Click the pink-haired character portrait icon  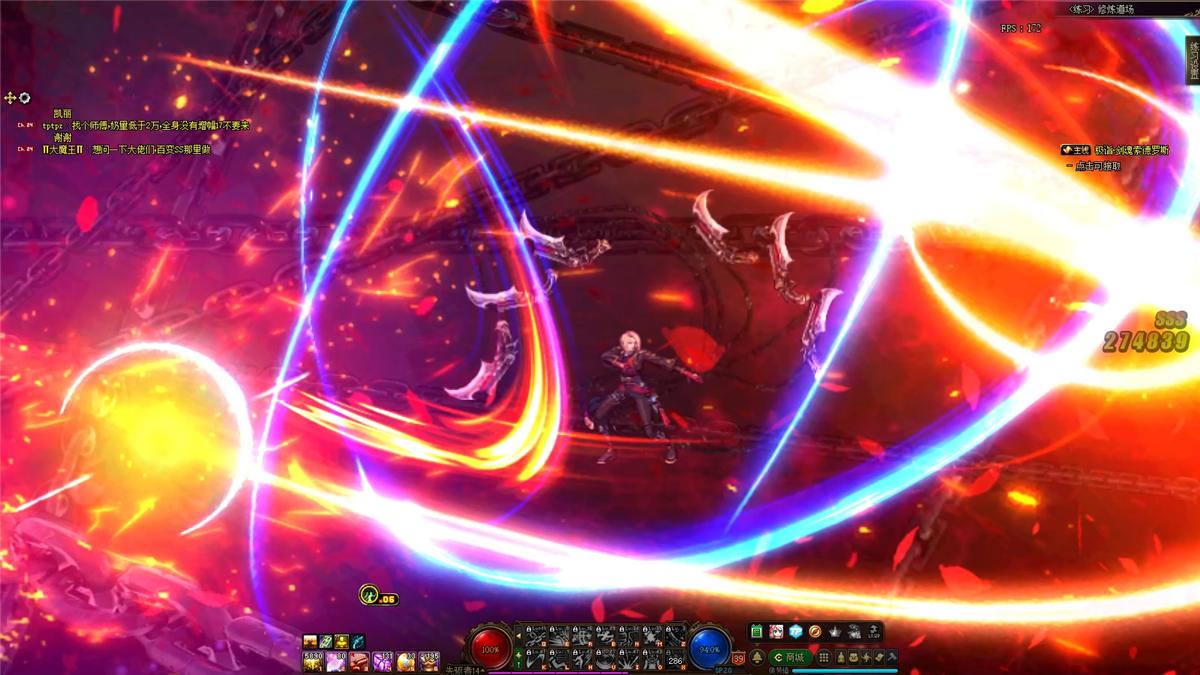point(776,632)
